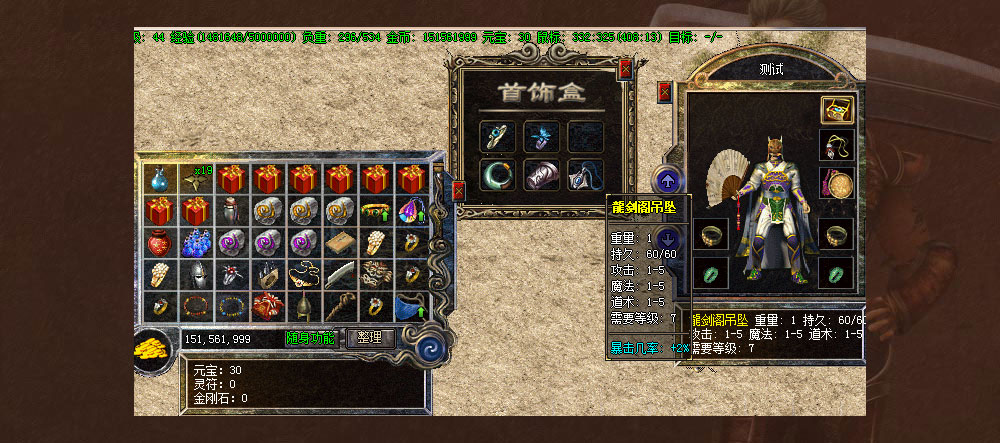Viewport: 1000px width, 443px height.
Task: Close the jewelry box panel
Action: (x=625, y=70)
